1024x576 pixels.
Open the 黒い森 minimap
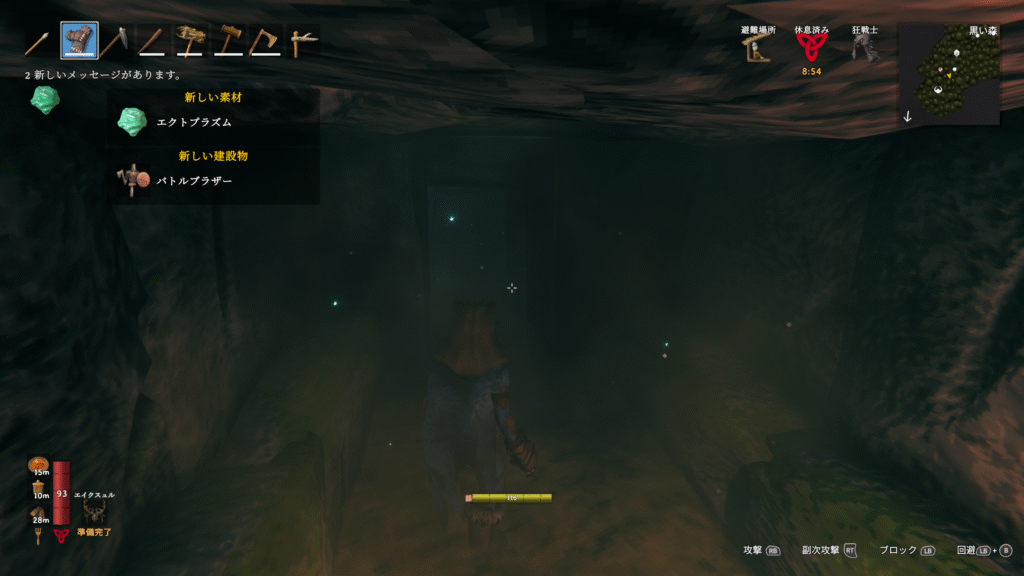point(949,76)
